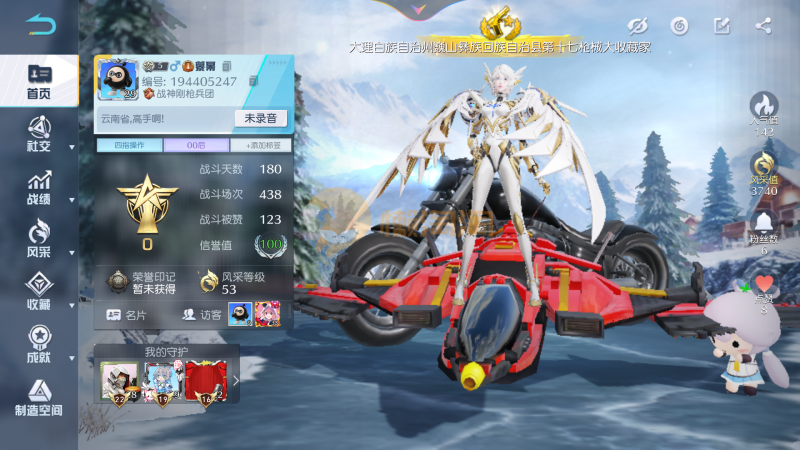The image size is (800, 450).
Task: Switch to the 社交 social tab
Action: coord(39,134)
